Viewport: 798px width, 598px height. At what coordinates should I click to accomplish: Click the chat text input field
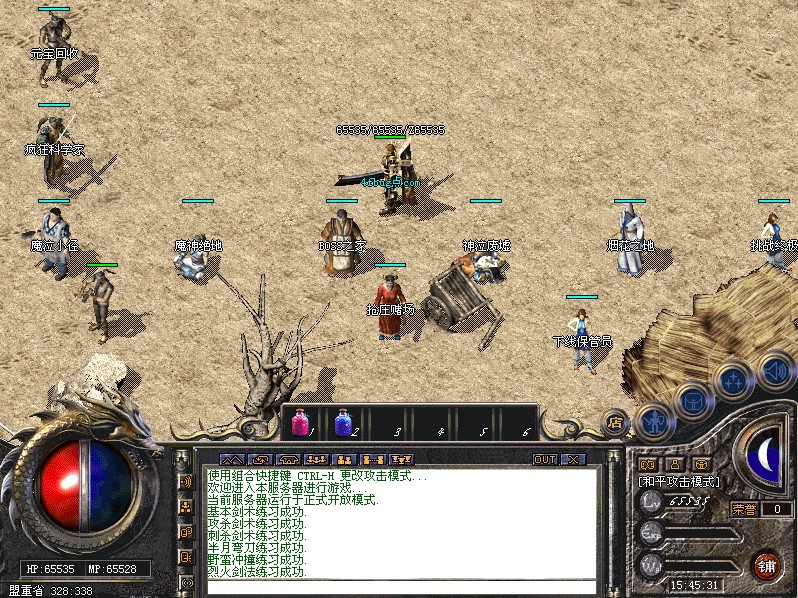point(400,587)
